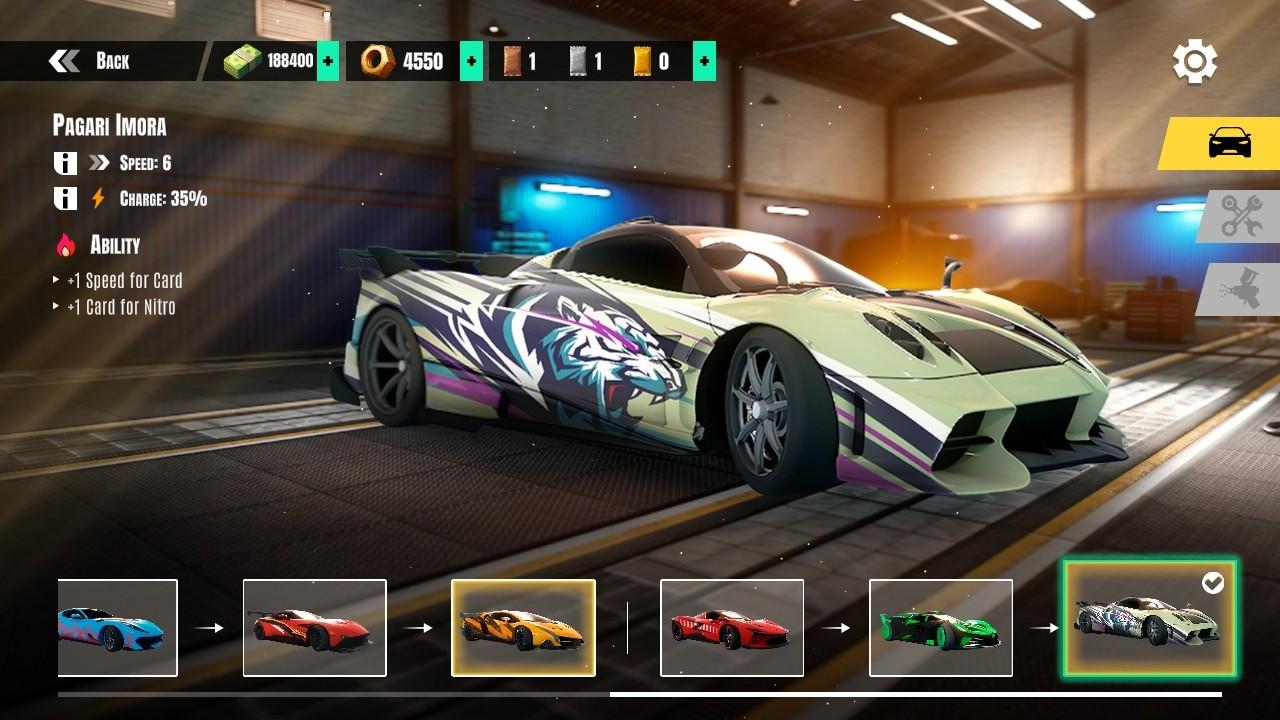Switch to the spray paint tab
The image size is (1280, 720).
click(1240, 290)
